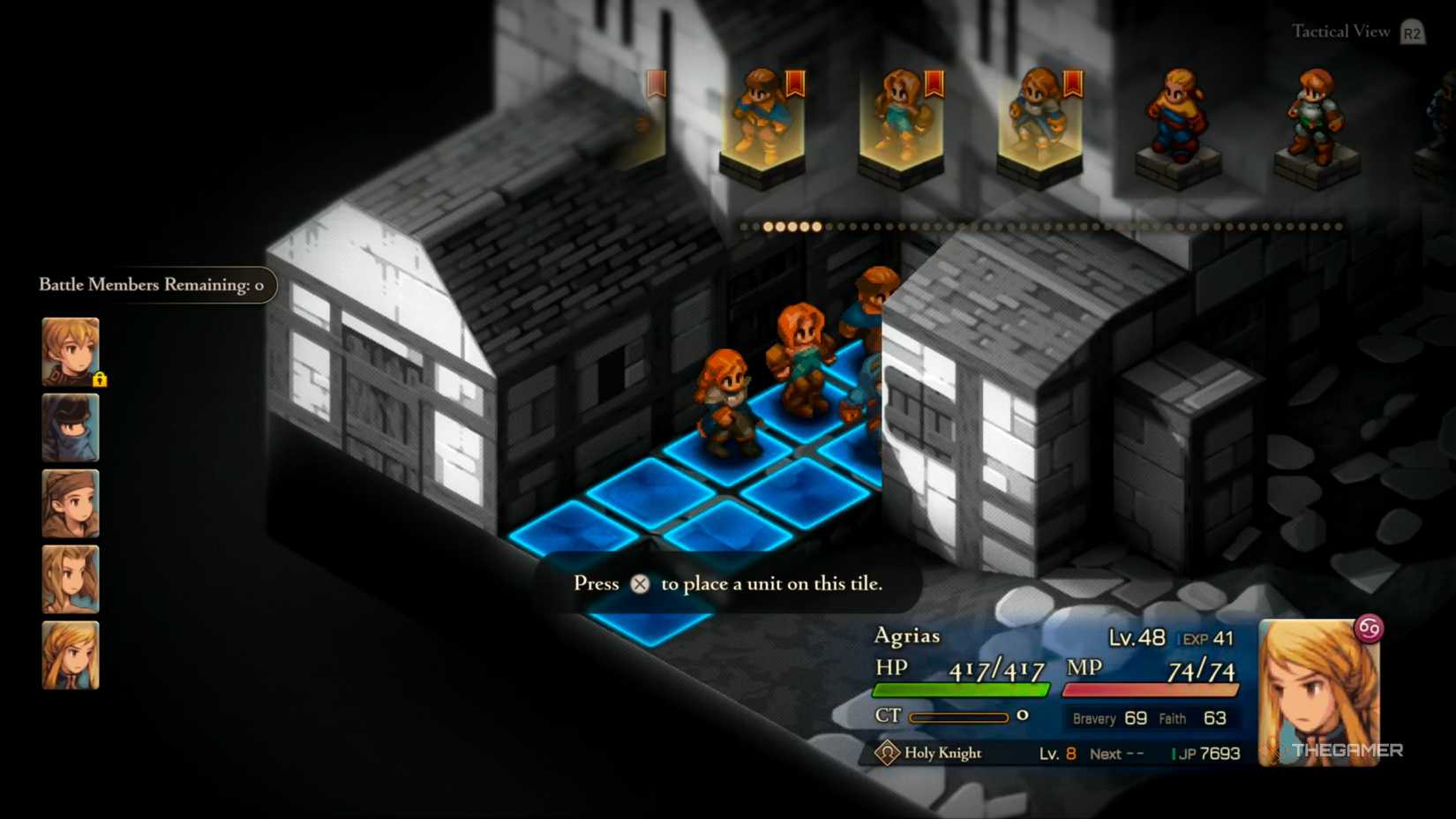Select the blonde braided knight portrait in party list
Screen dimensions: 1456x819
[x=71, y=655]
